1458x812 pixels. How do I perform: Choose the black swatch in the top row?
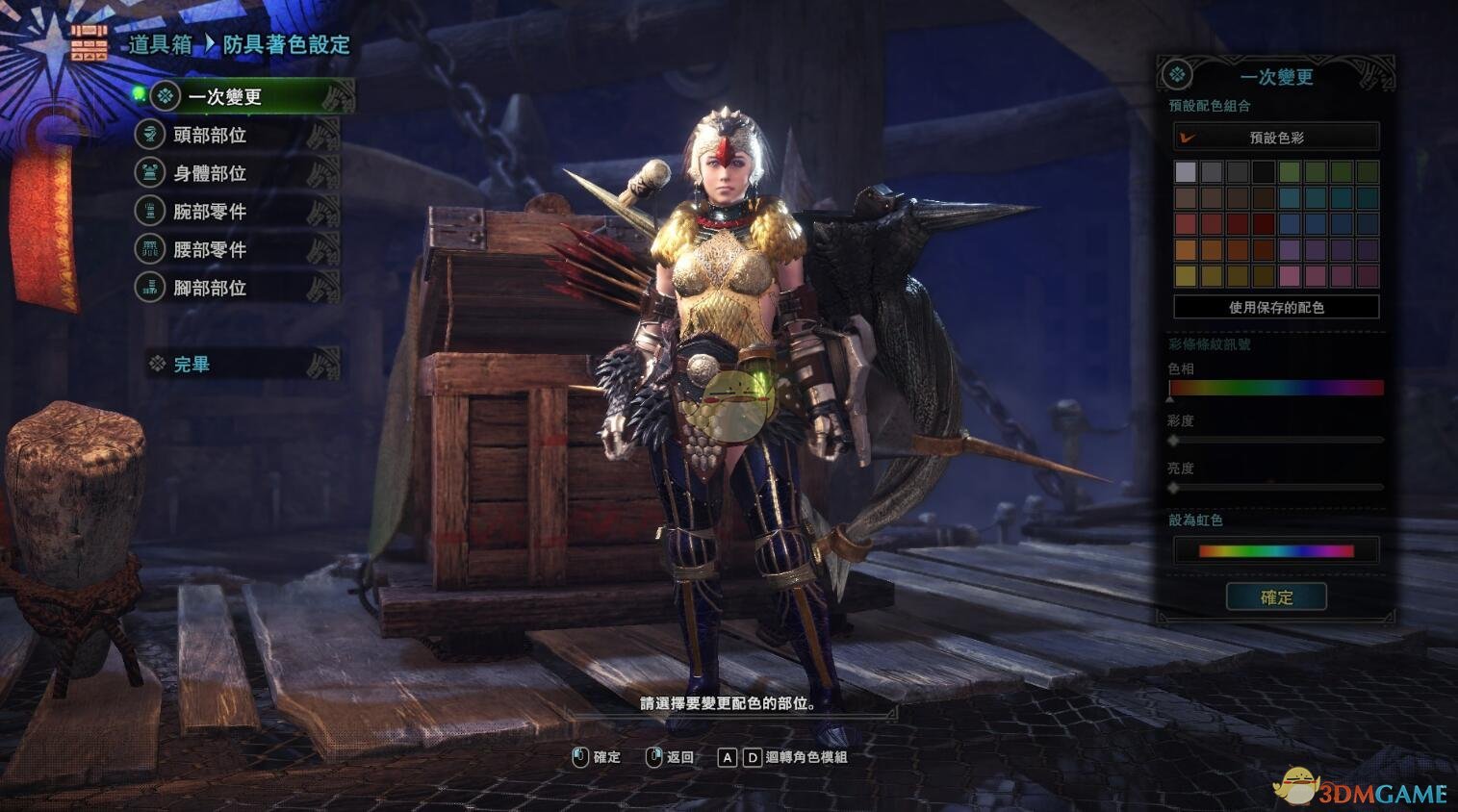pyautogui.click(x=1264, y=172)
